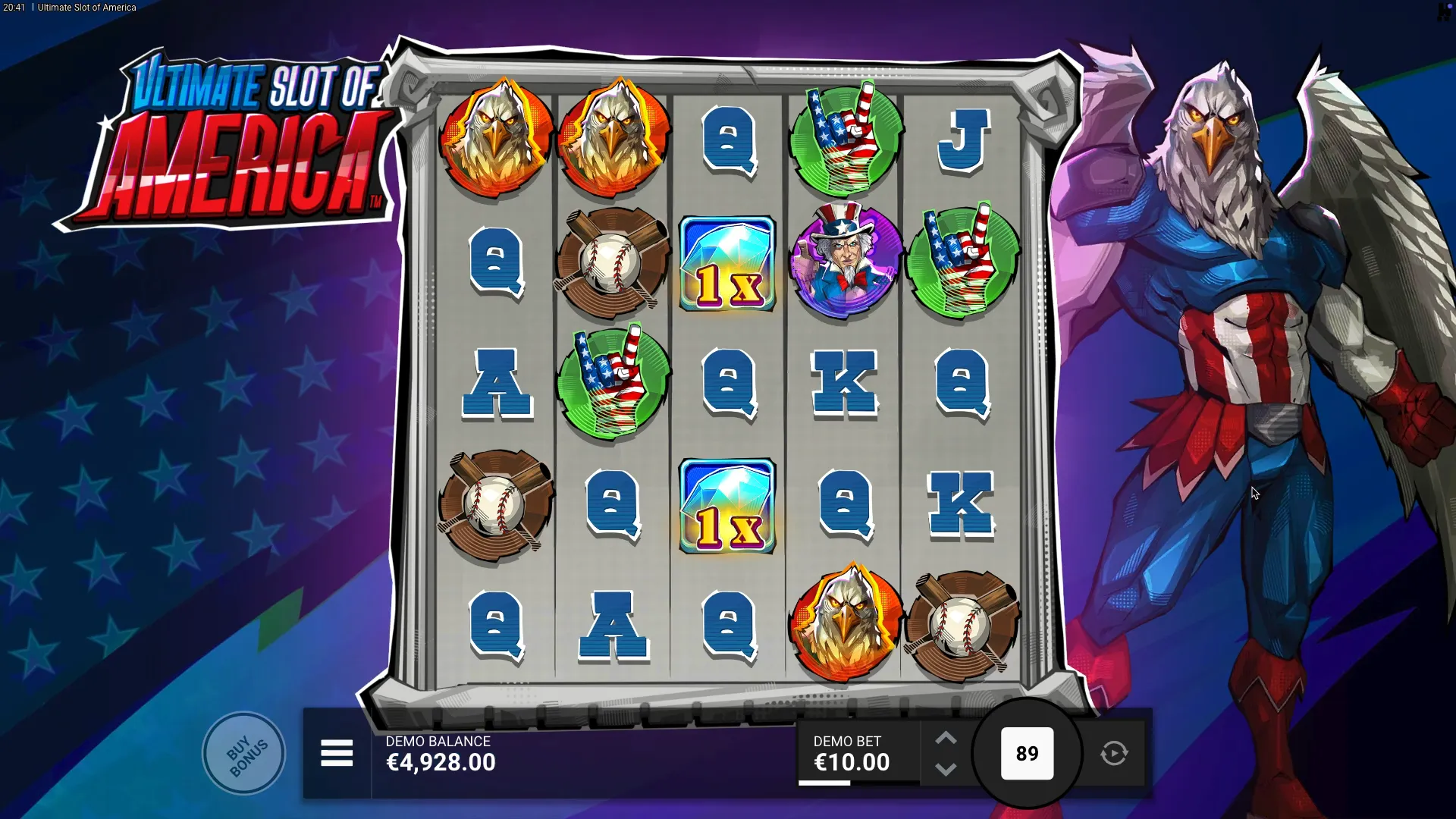Open the Buy Bonus feature
The width and height of the screenshot is (1456, 819).
(x=244, y=753)
